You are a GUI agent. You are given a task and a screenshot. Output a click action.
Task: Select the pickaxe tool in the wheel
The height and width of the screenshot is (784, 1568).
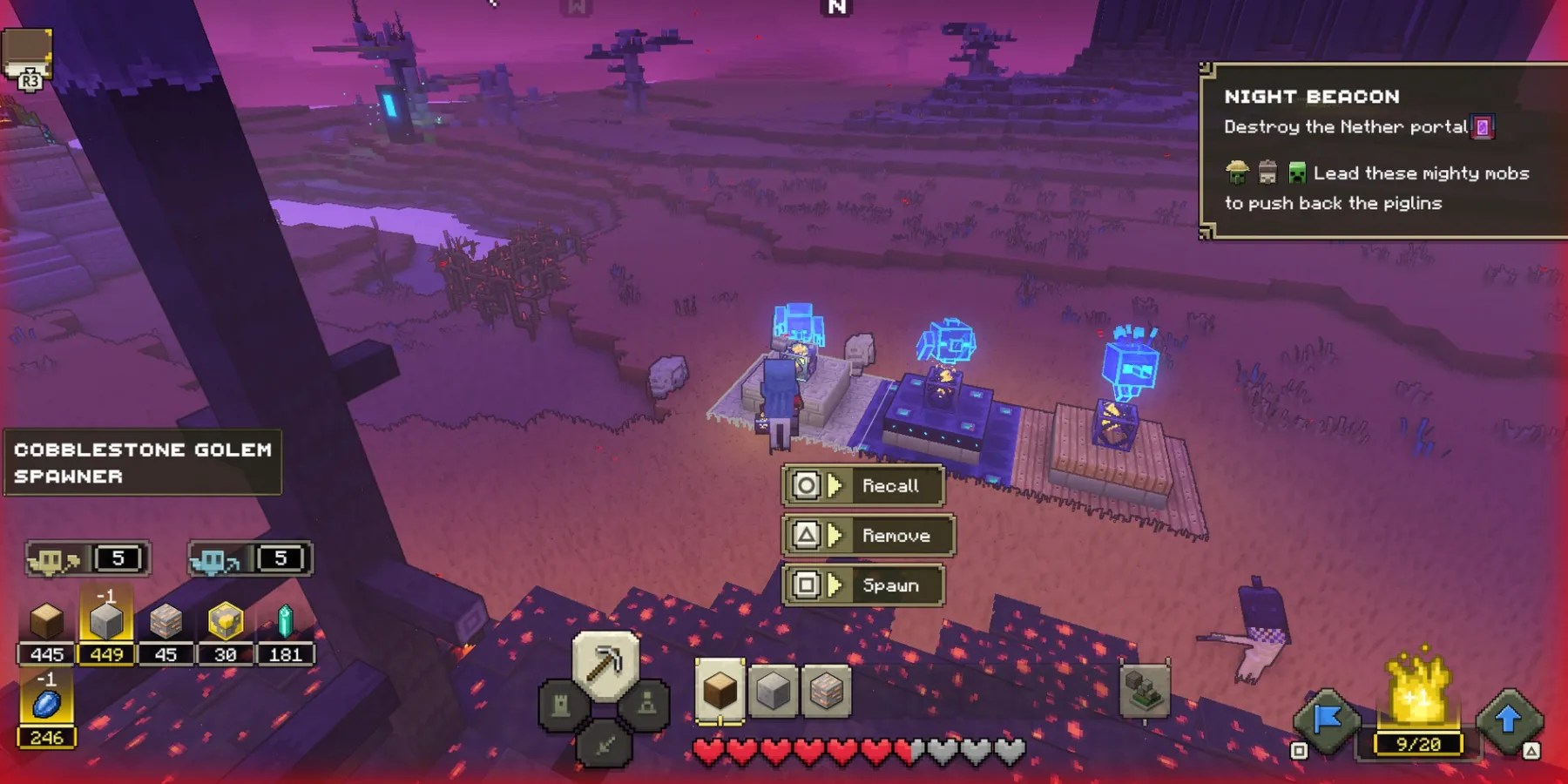(x=605, y=666)
